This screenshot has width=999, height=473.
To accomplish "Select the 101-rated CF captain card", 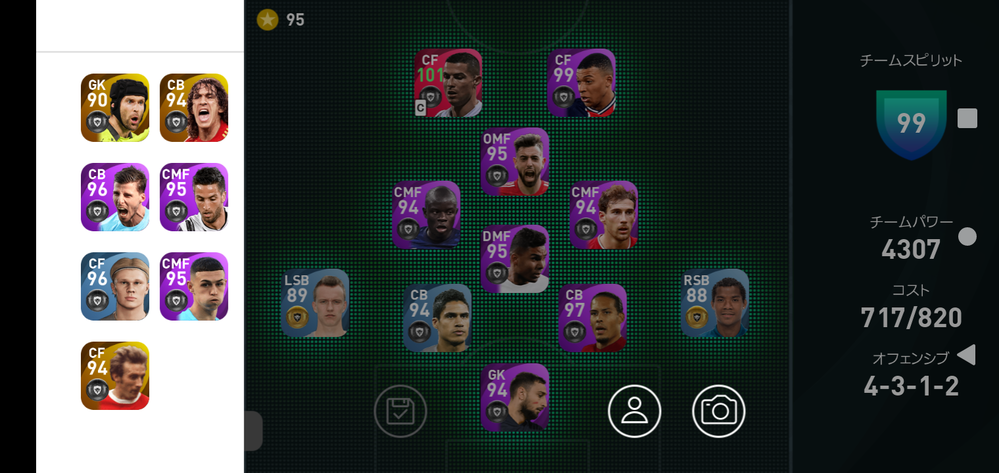I will (448, 83).
